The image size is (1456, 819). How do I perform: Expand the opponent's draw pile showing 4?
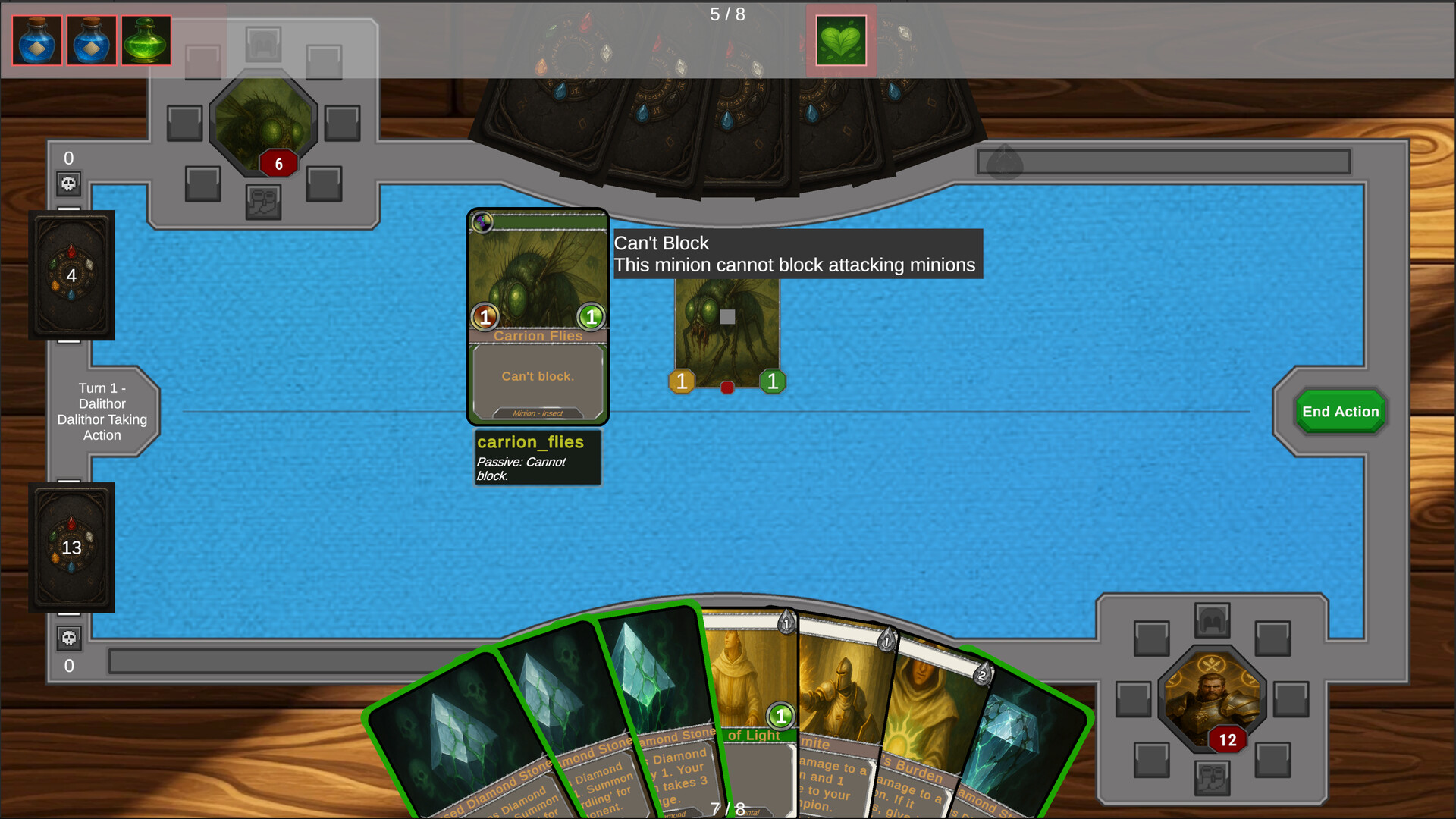[x=71, y=275]
